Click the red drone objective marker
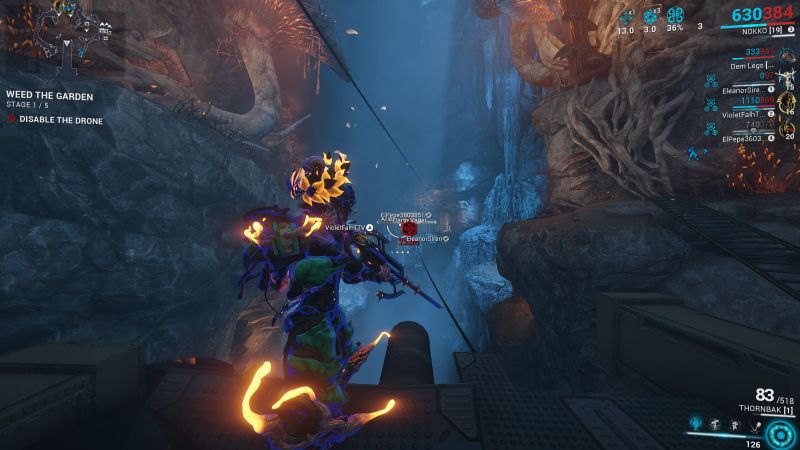 (407, 228)
